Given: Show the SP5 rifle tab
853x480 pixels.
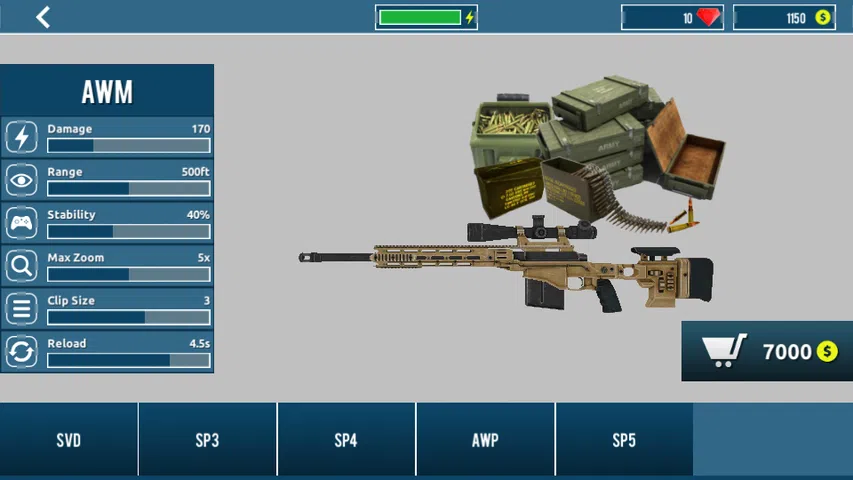Looking at the screenshot, I should pyautogui.click(x=624, y=440).
